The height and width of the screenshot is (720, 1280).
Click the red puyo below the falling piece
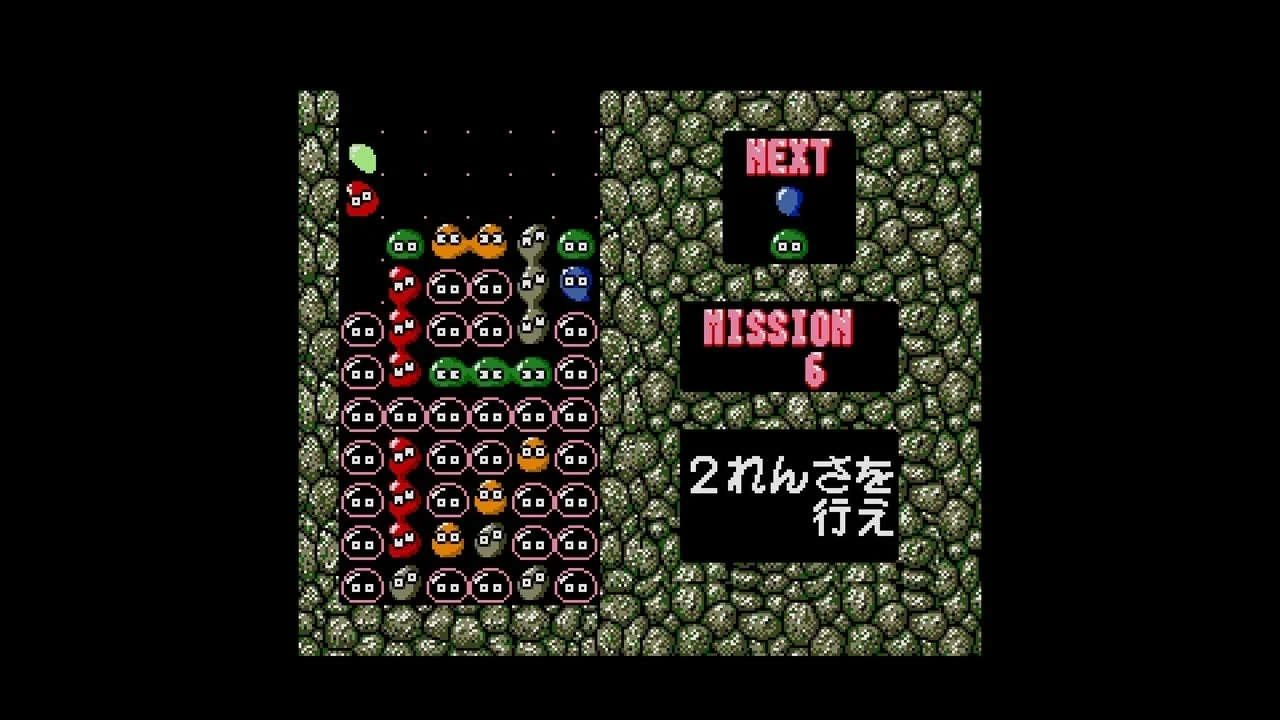[x=362, y=197]
